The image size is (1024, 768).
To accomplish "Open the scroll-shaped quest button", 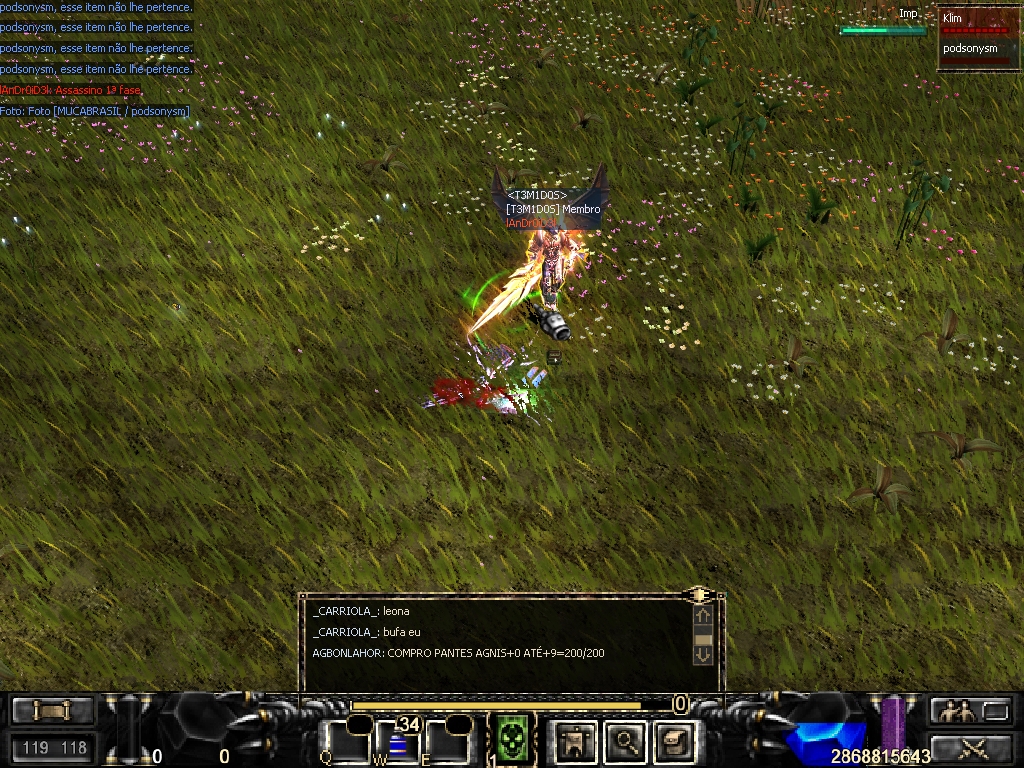I will [x=673, y=741].
